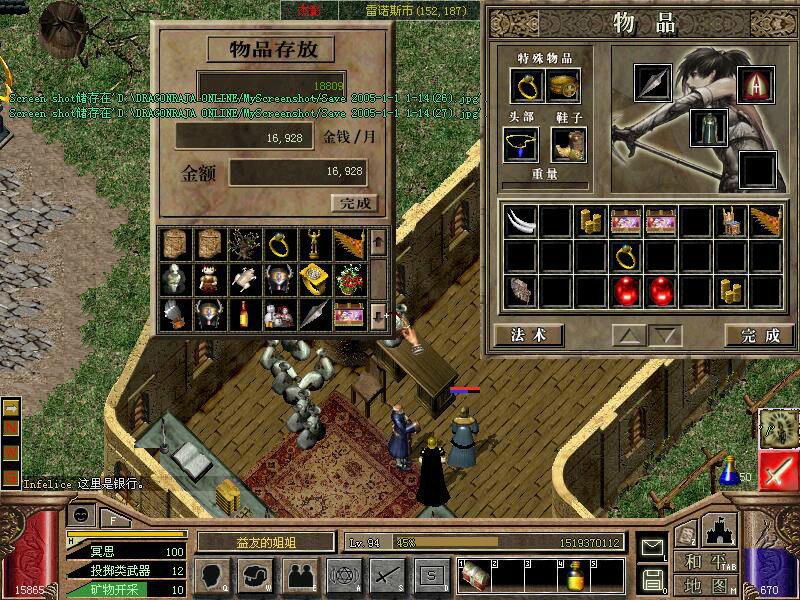Click 完成 in the inventory panel
Screen dimensions: 800x600
tap(760, 335)
